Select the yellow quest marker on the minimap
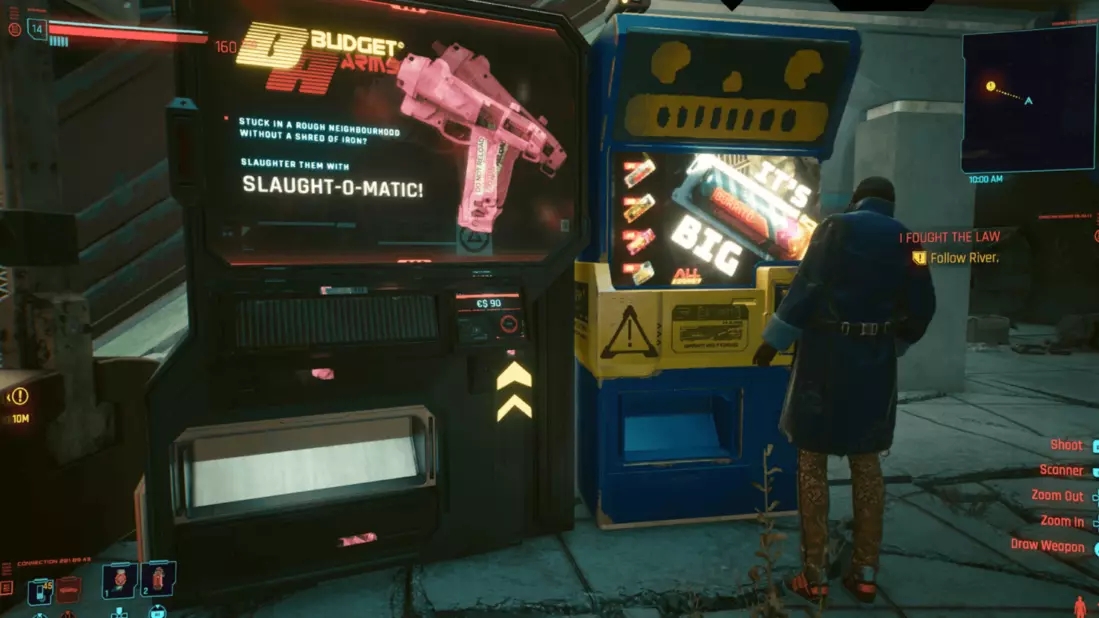1099x618 pixels. [990, 87]
